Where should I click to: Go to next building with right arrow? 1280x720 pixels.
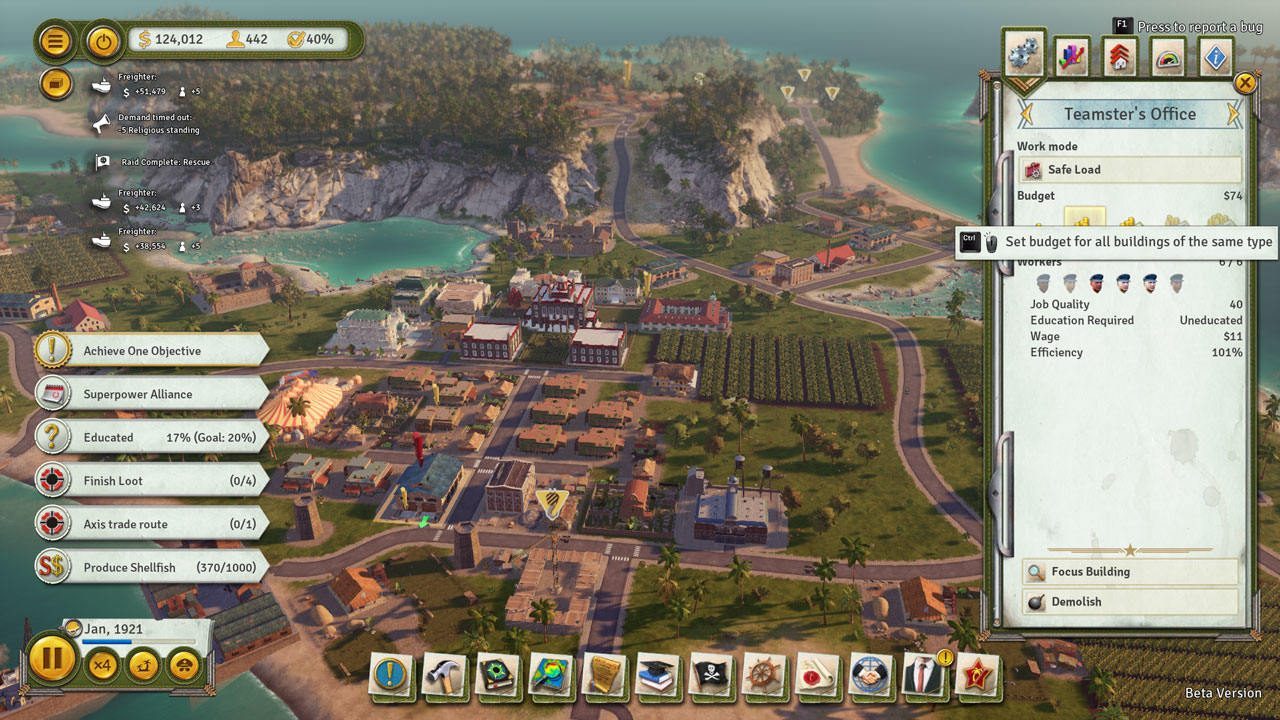(x=1233, y=114)
